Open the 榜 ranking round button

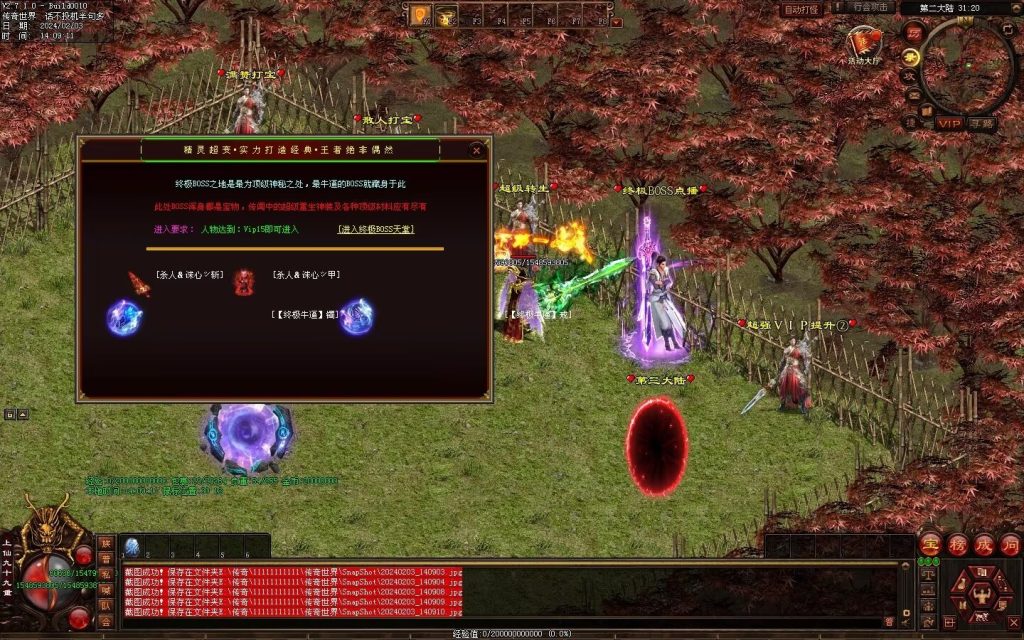[x=956, y=543]
